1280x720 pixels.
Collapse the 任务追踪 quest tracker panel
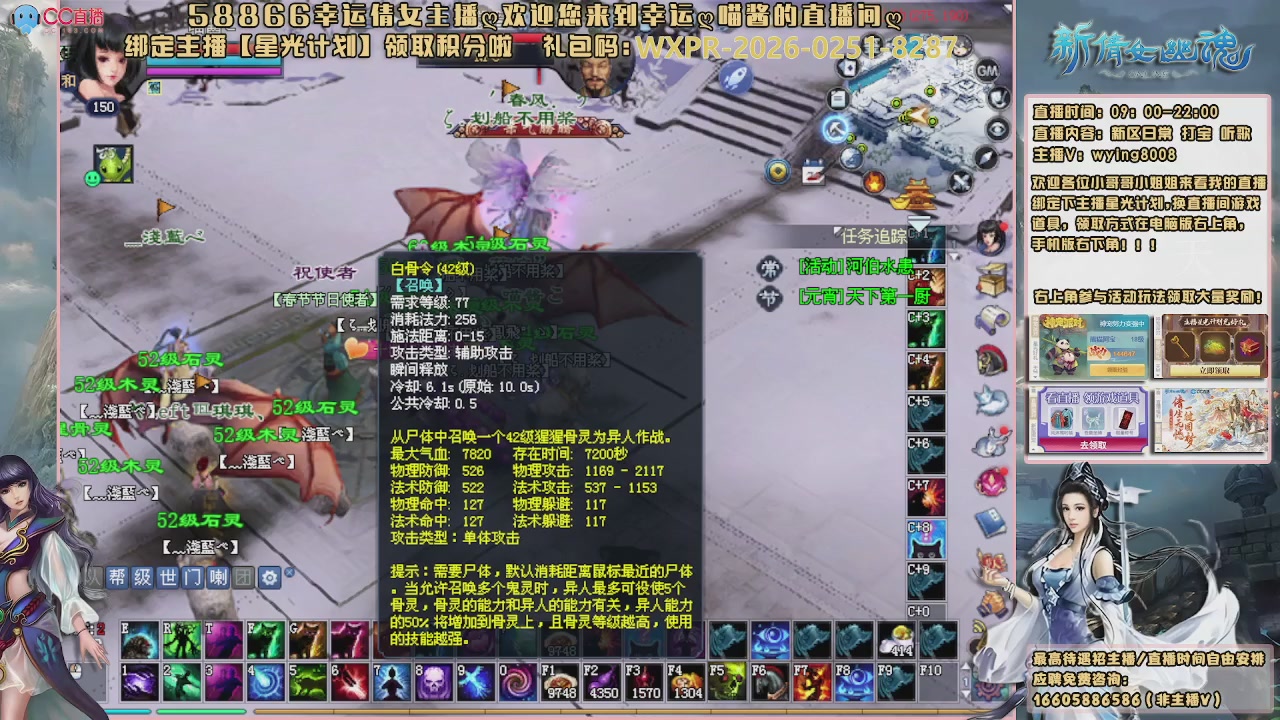click(x=837, y=231)
